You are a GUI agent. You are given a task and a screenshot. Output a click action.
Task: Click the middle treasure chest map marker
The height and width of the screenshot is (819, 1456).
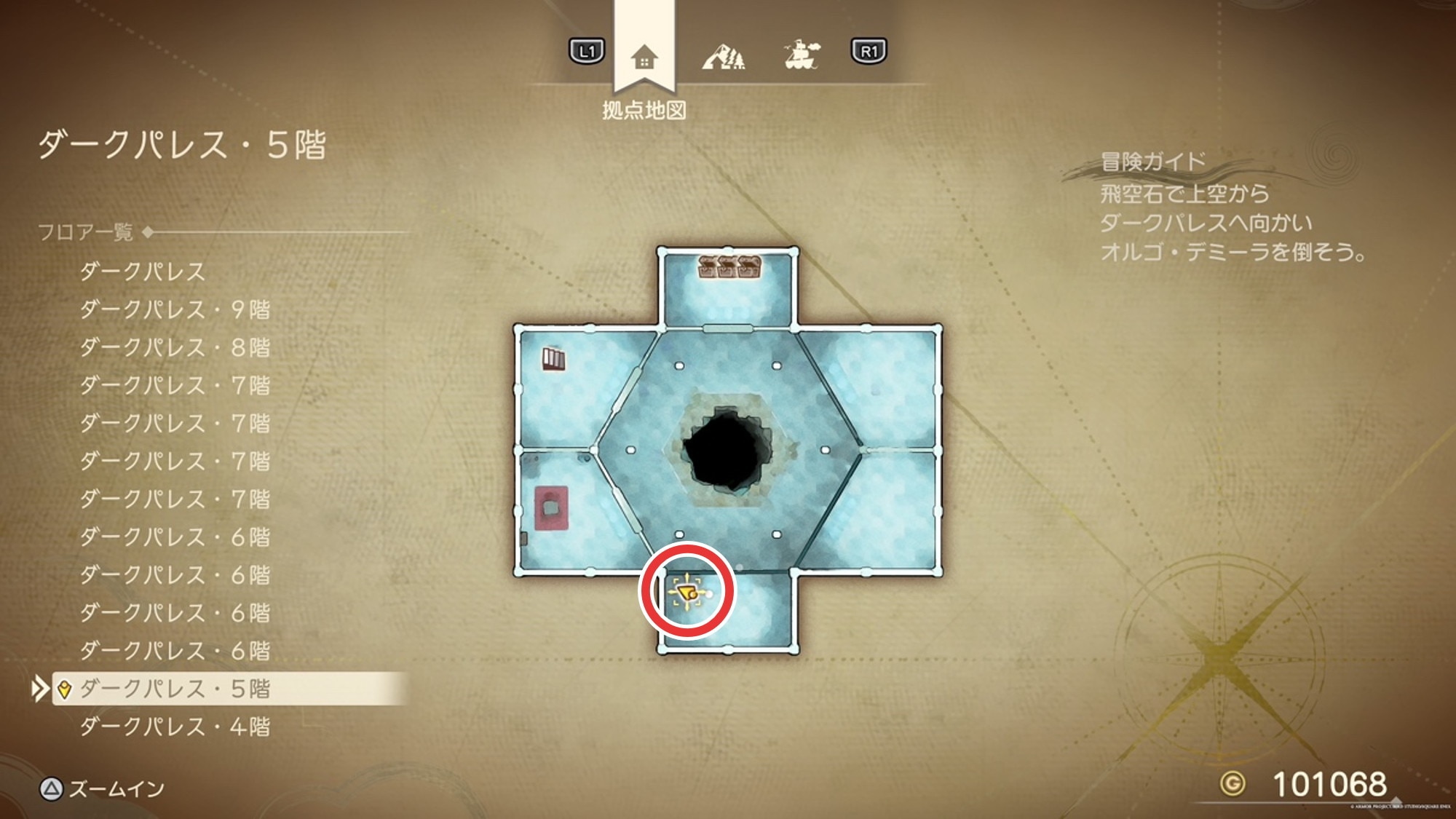[728, 266]
